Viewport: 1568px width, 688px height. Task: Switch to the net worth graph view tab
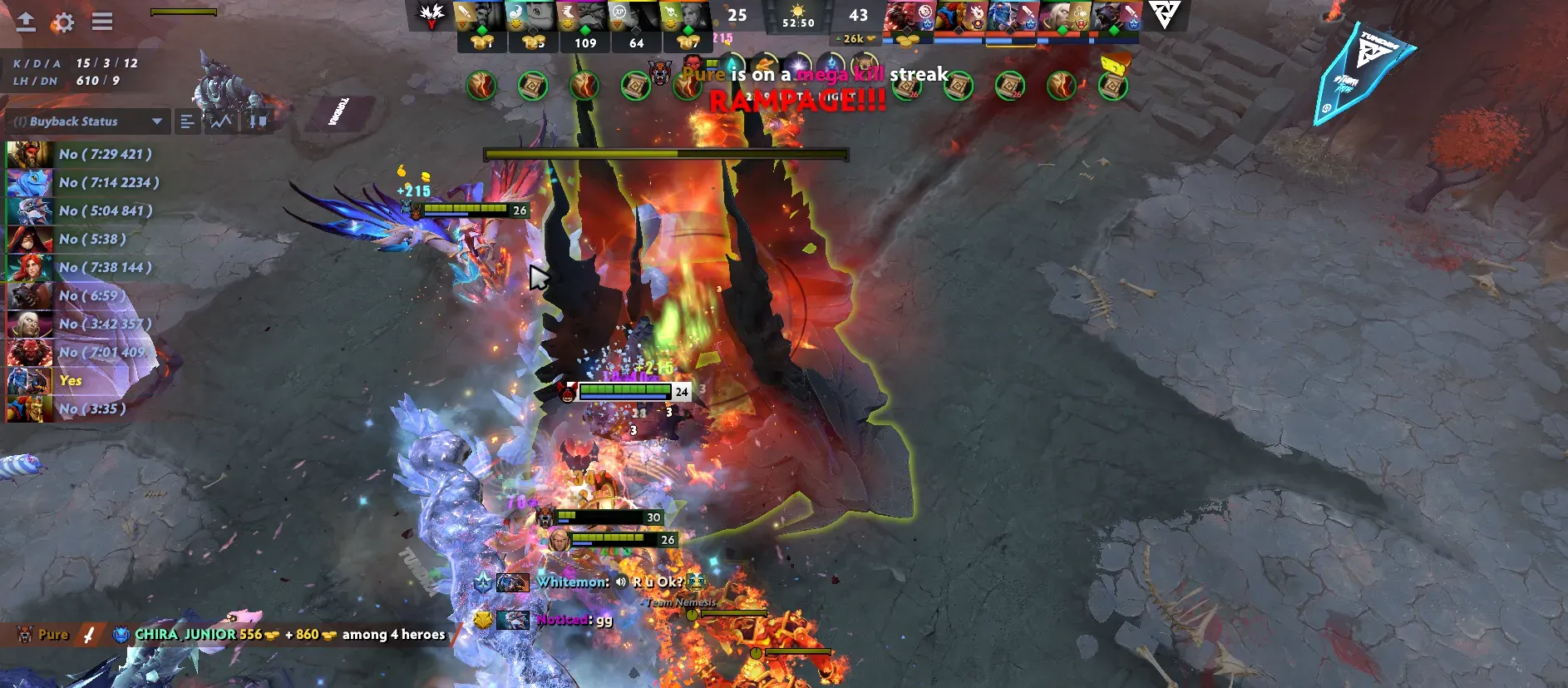point(219,121)
